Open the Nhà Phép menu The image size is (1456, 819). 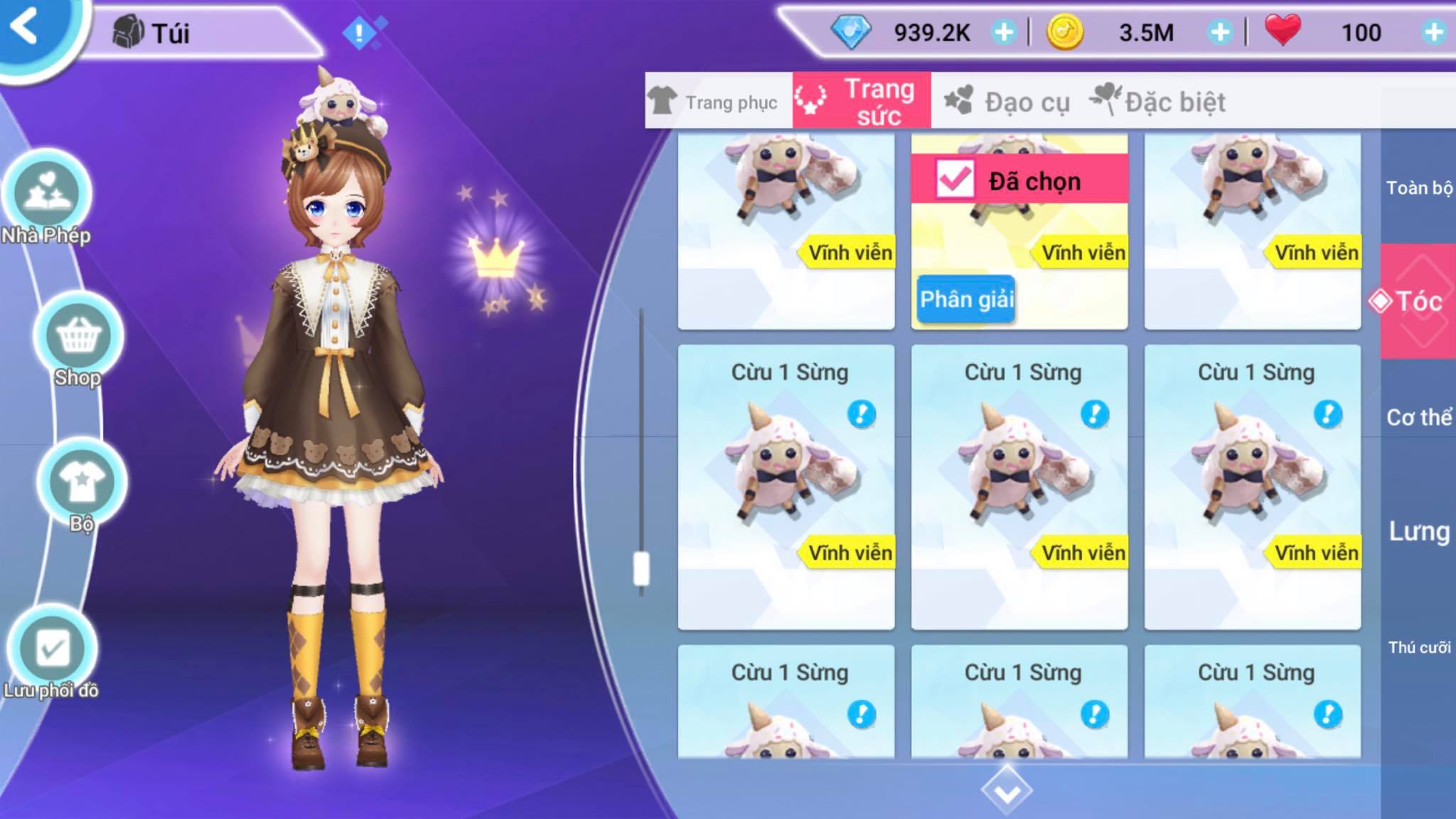(x=47, y=193)
